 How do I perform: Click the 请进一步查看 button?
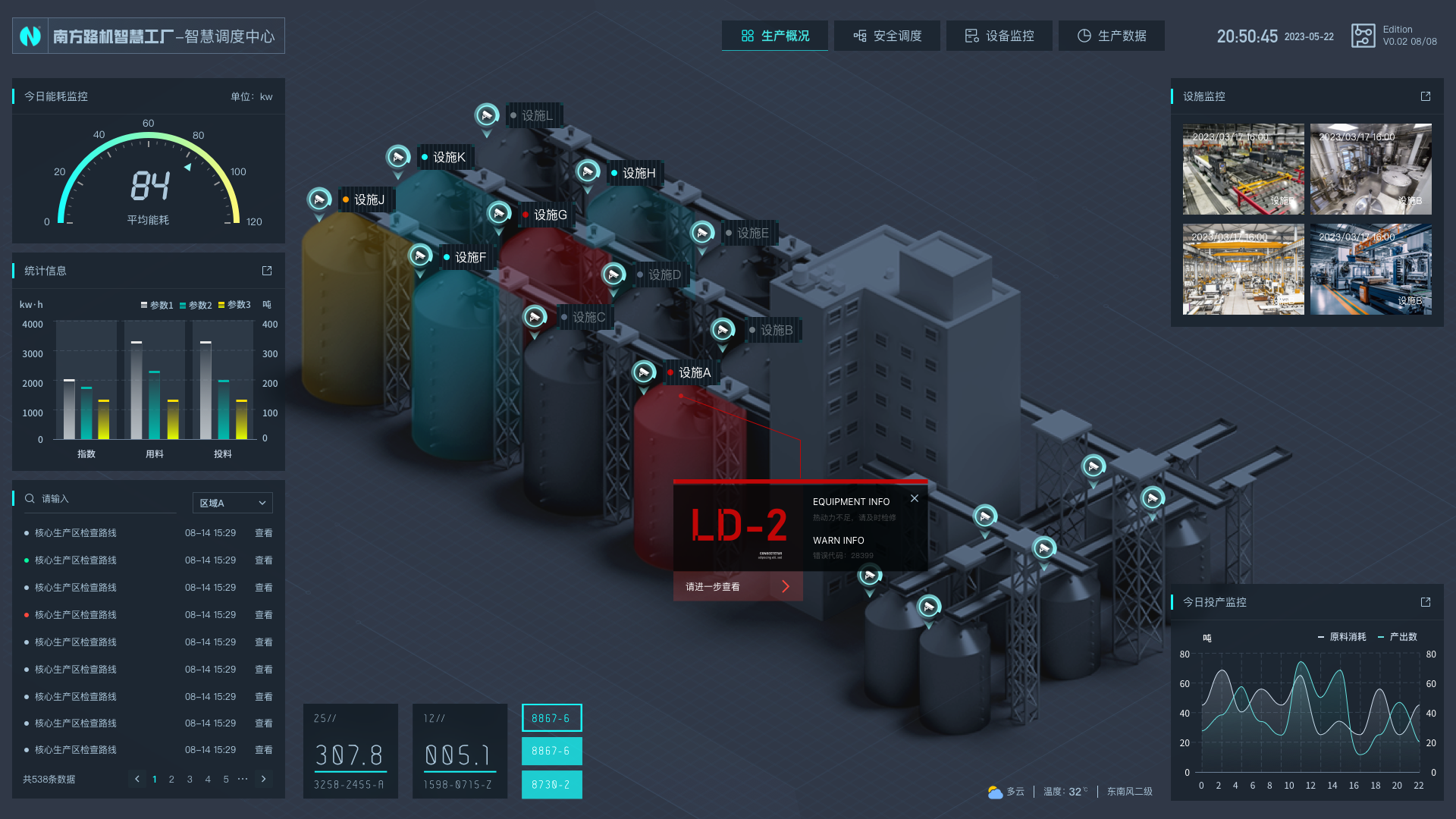[x=737, y=586]
